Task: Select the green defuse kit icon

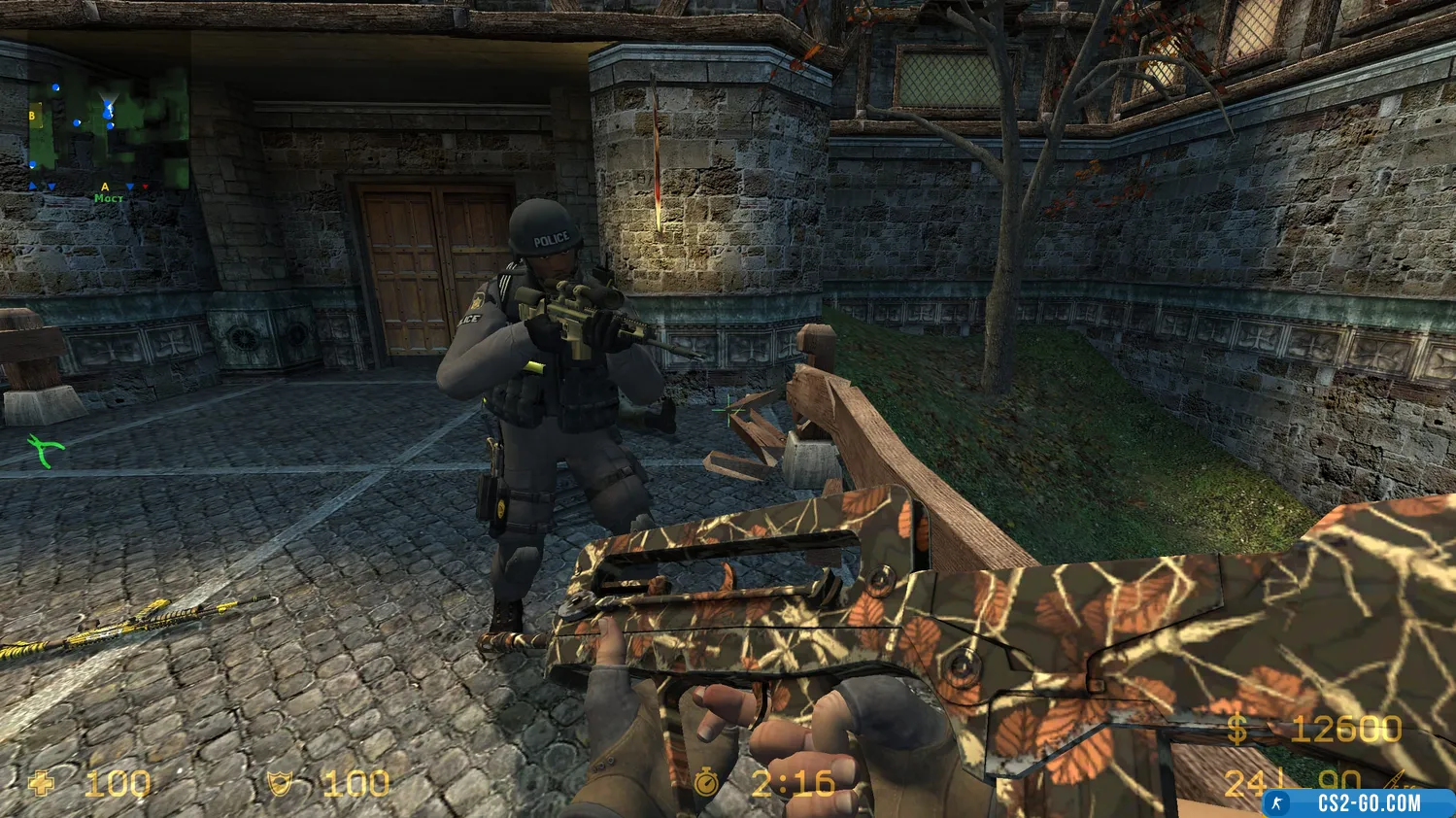Action: click(46, 448)
